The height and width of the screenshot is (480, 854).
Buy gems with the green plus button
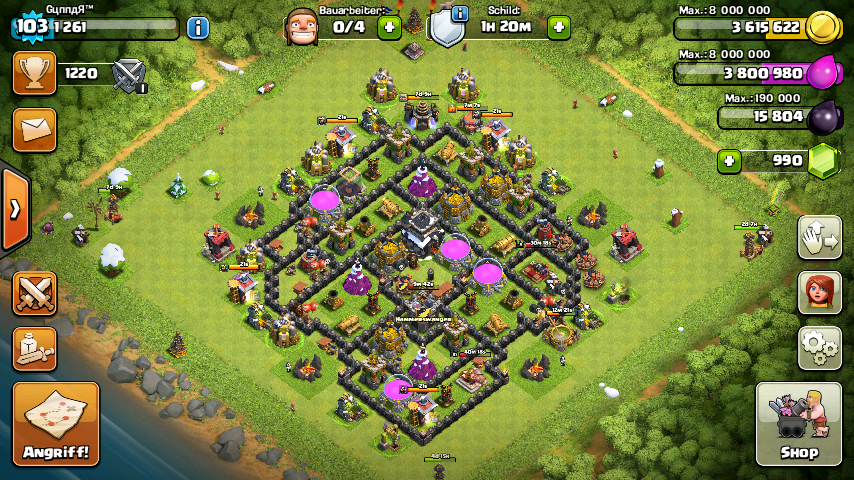coord(729,160)
